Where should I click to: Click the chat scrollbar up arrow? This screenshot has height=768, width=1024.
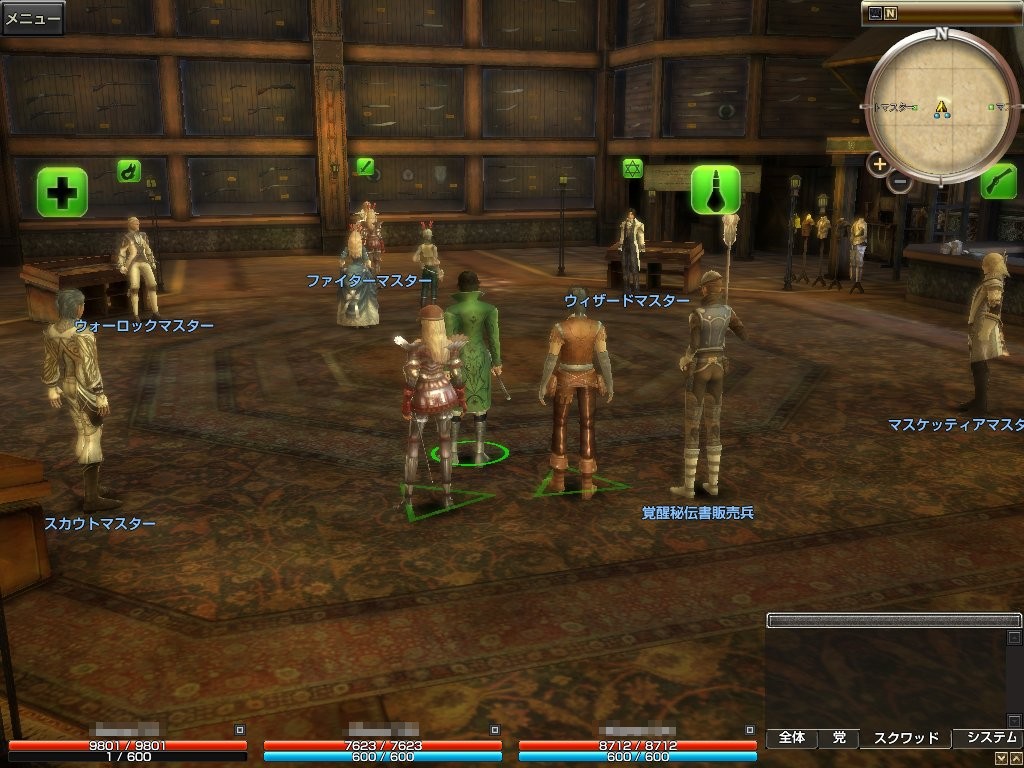tap(1014, 637)
